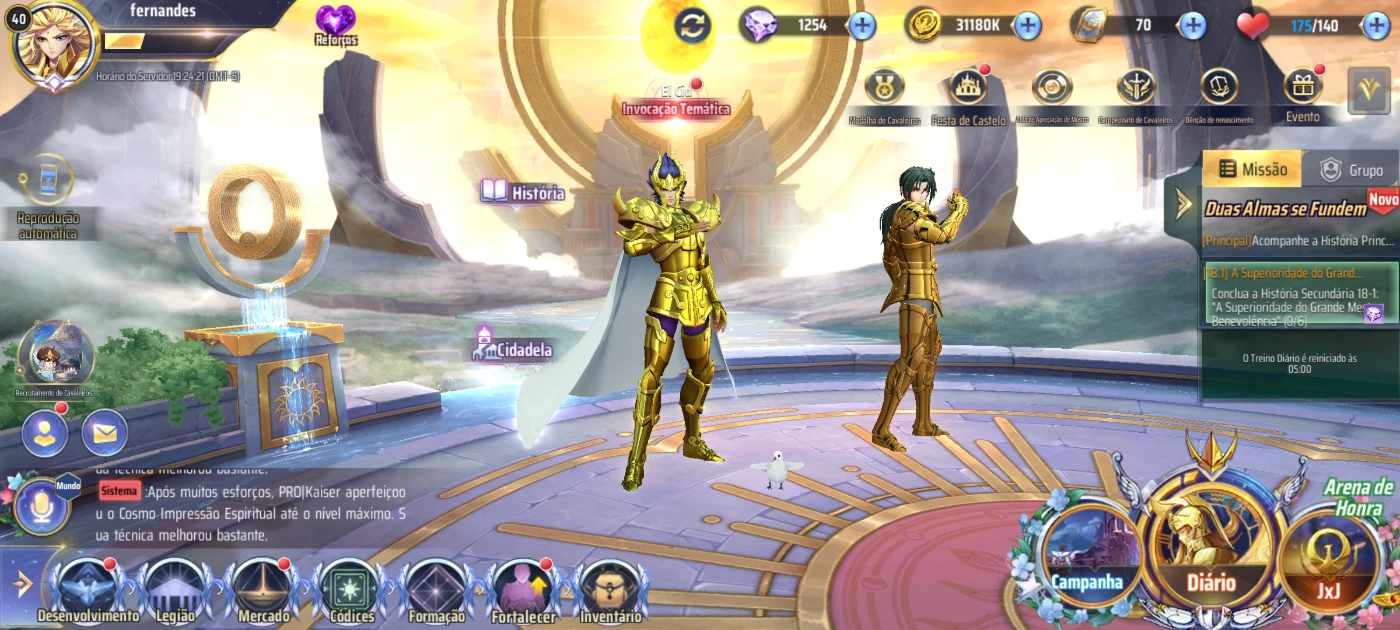This screenshot has height=630, width=1400.
Task: Open Invocação Temática summon
Action: click(x=676, y=100)
